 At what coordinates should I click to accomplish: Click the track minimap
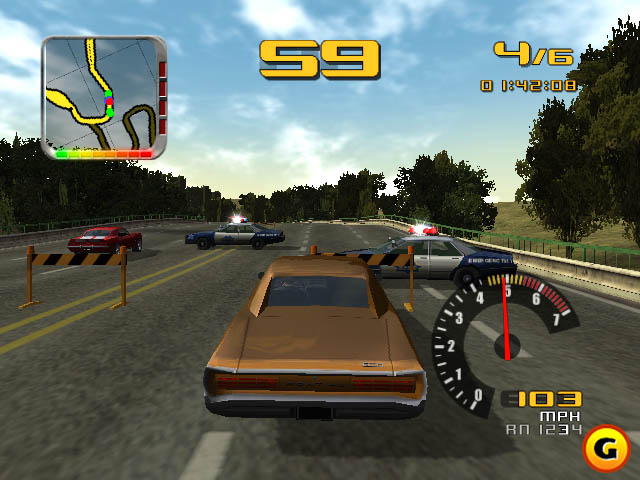(x=103, y=96)
